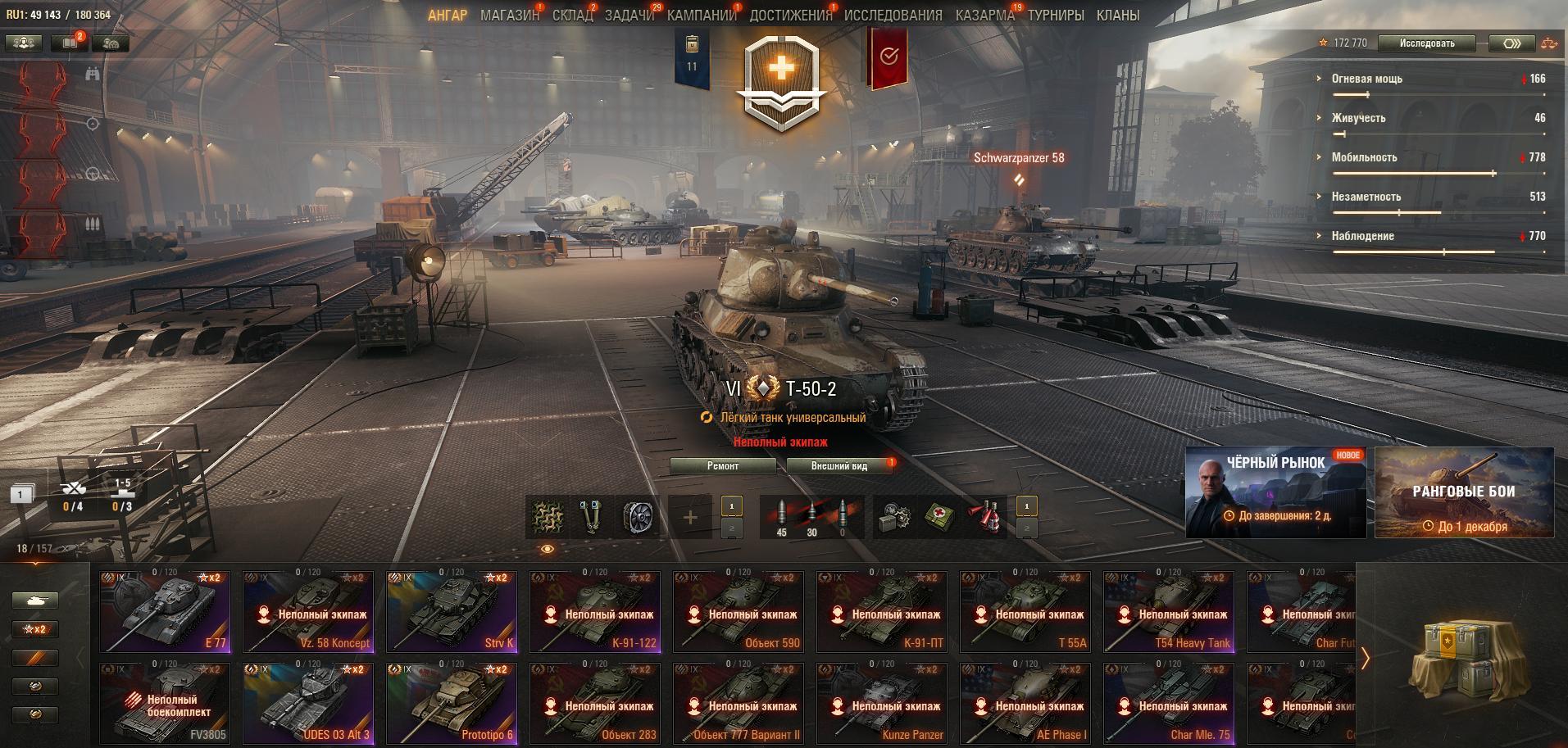Viewport: 1568px width, 748px height.
Task: Go to the Кланы tab
Action: coord(1117,15)
